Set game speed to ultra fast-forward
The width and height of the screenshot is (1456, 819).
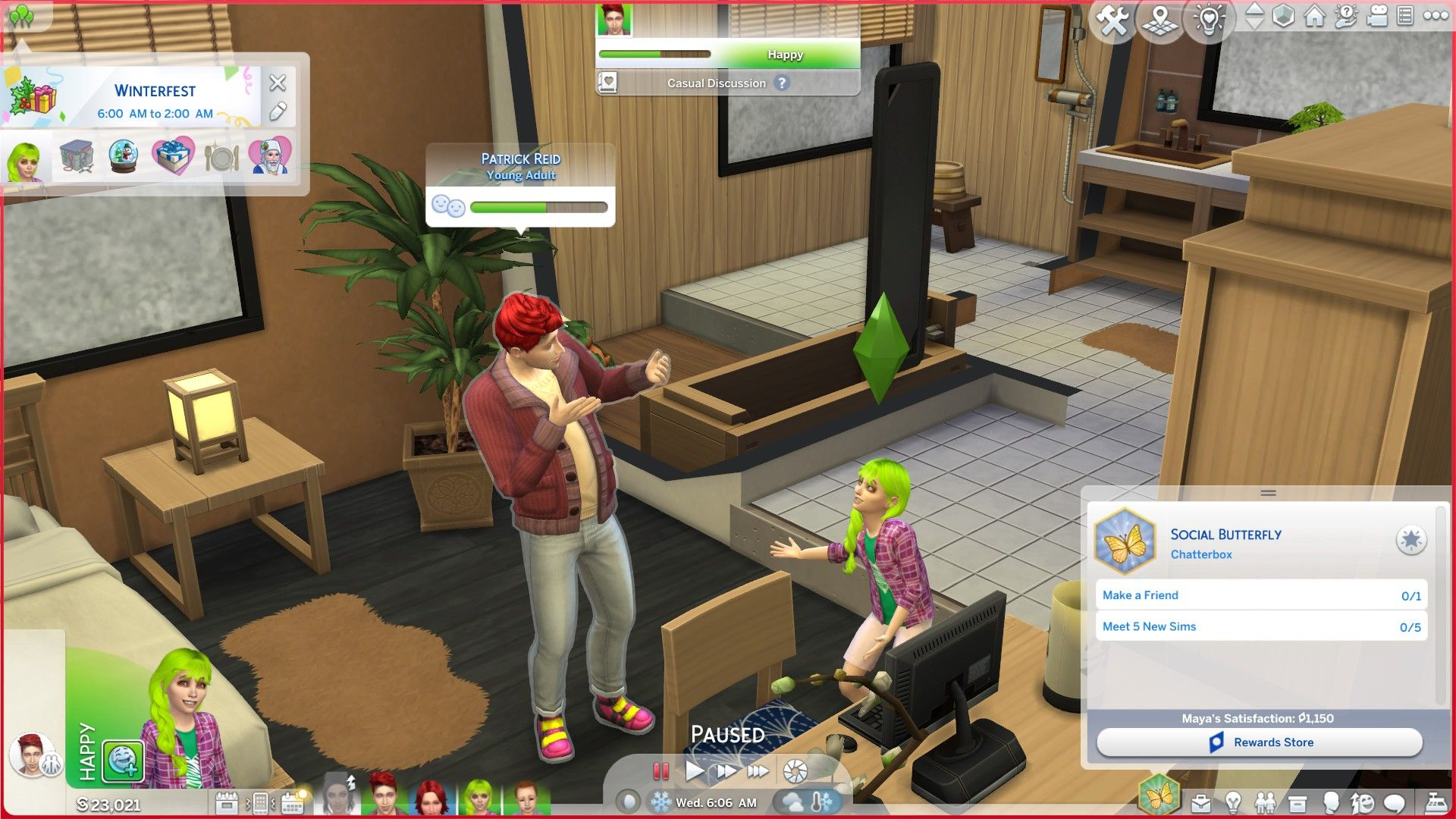click(x=758, y=771)
